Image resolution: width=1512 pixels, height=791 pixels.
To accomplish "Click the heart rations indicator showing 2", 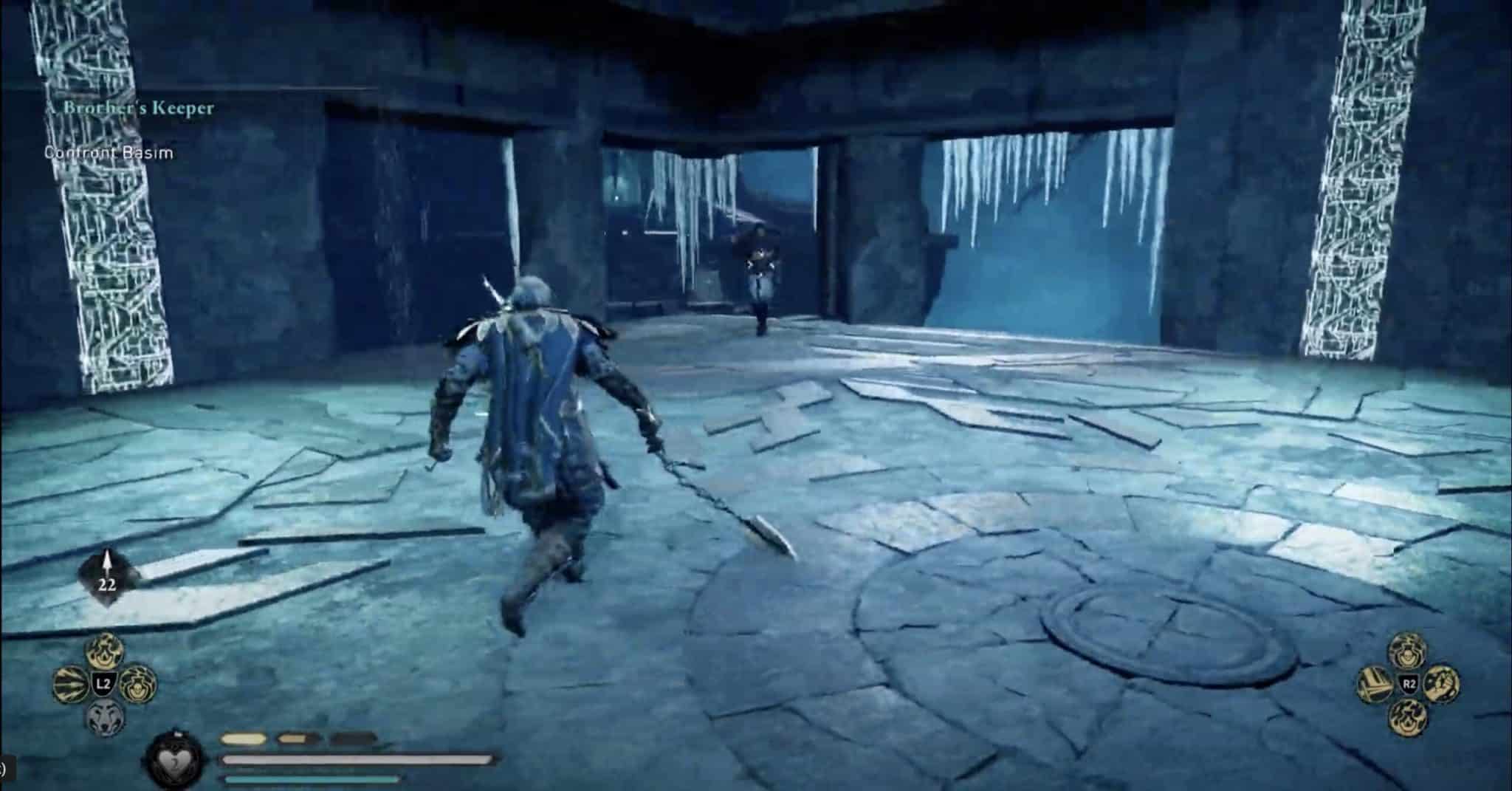I will pos(174,760).
